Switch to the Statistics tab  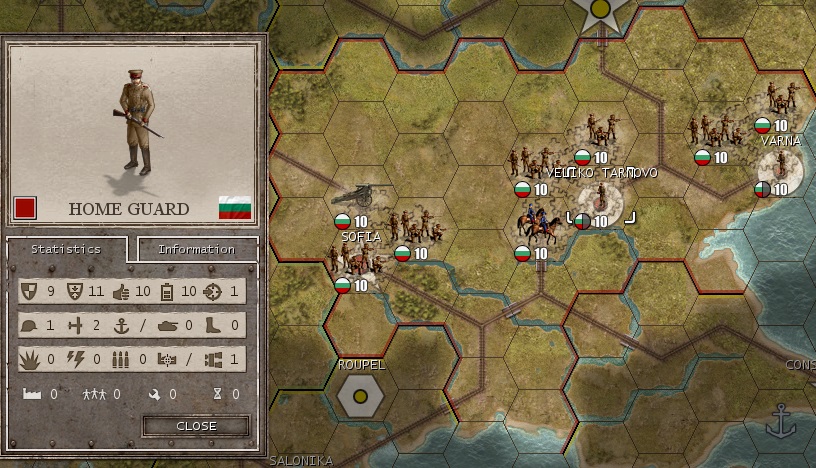click(66, 249)
